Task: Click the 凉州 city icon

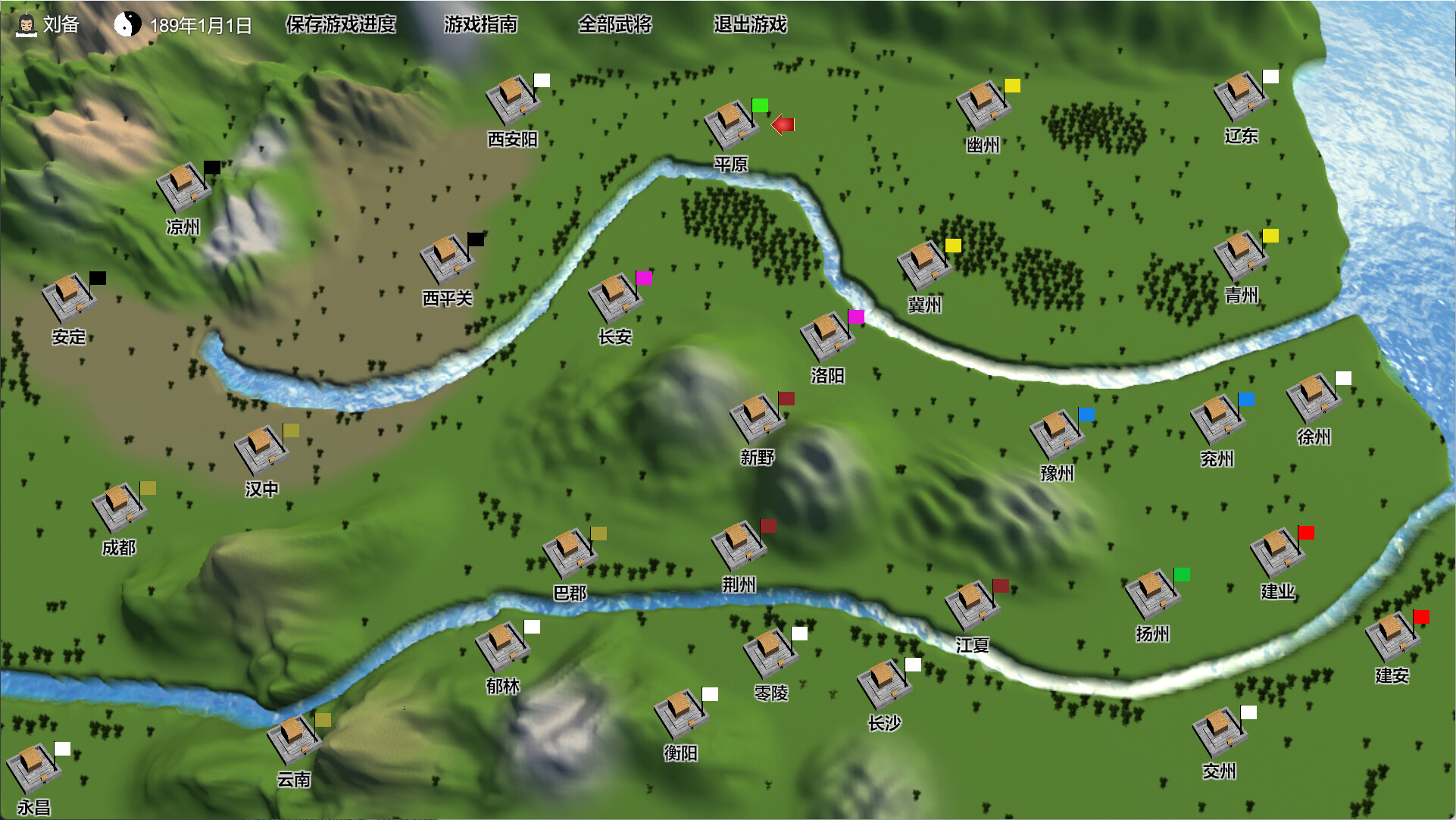Action: (x=182, y=186)
